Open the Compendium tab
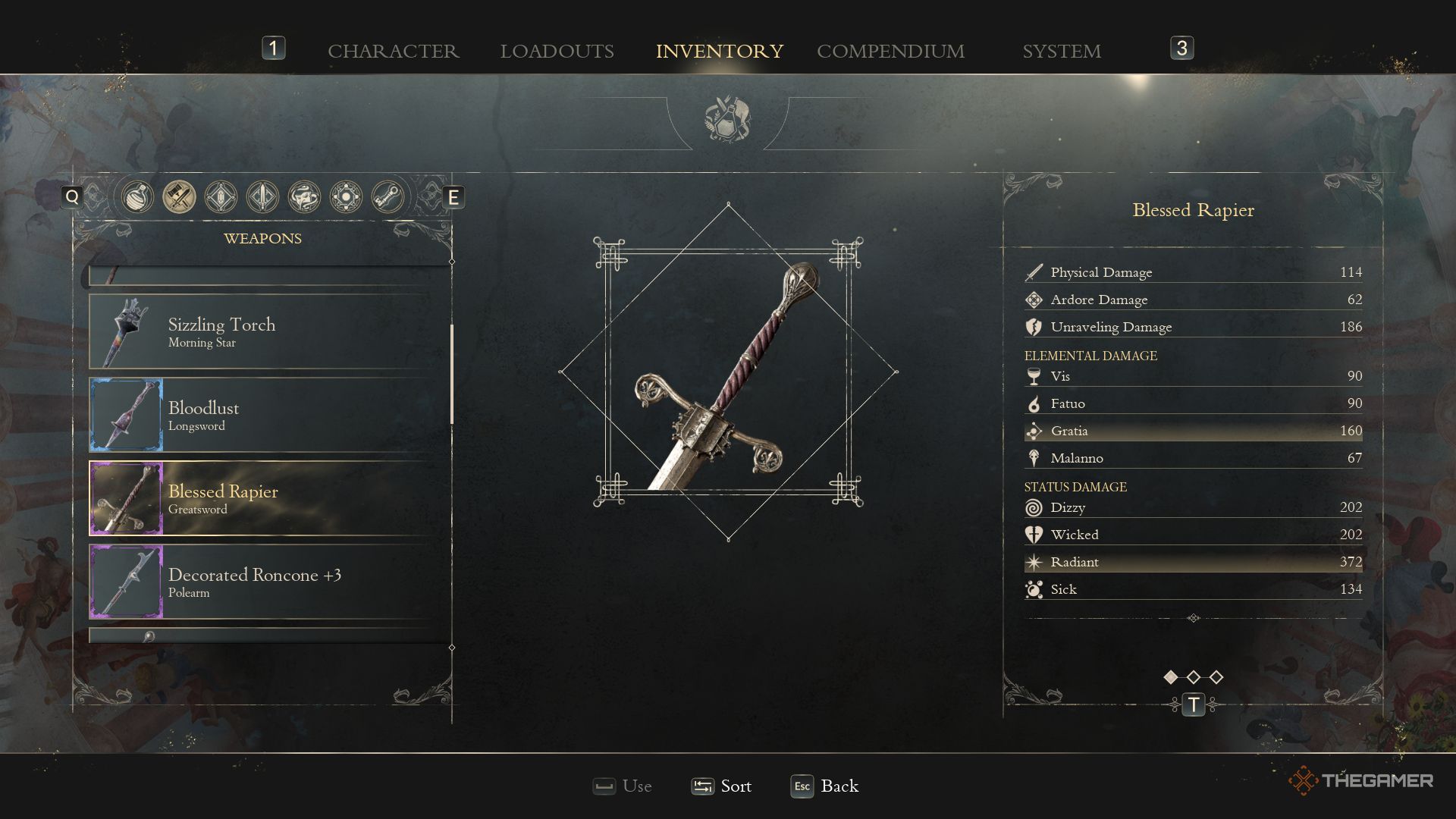 click(x=890, y=51)
